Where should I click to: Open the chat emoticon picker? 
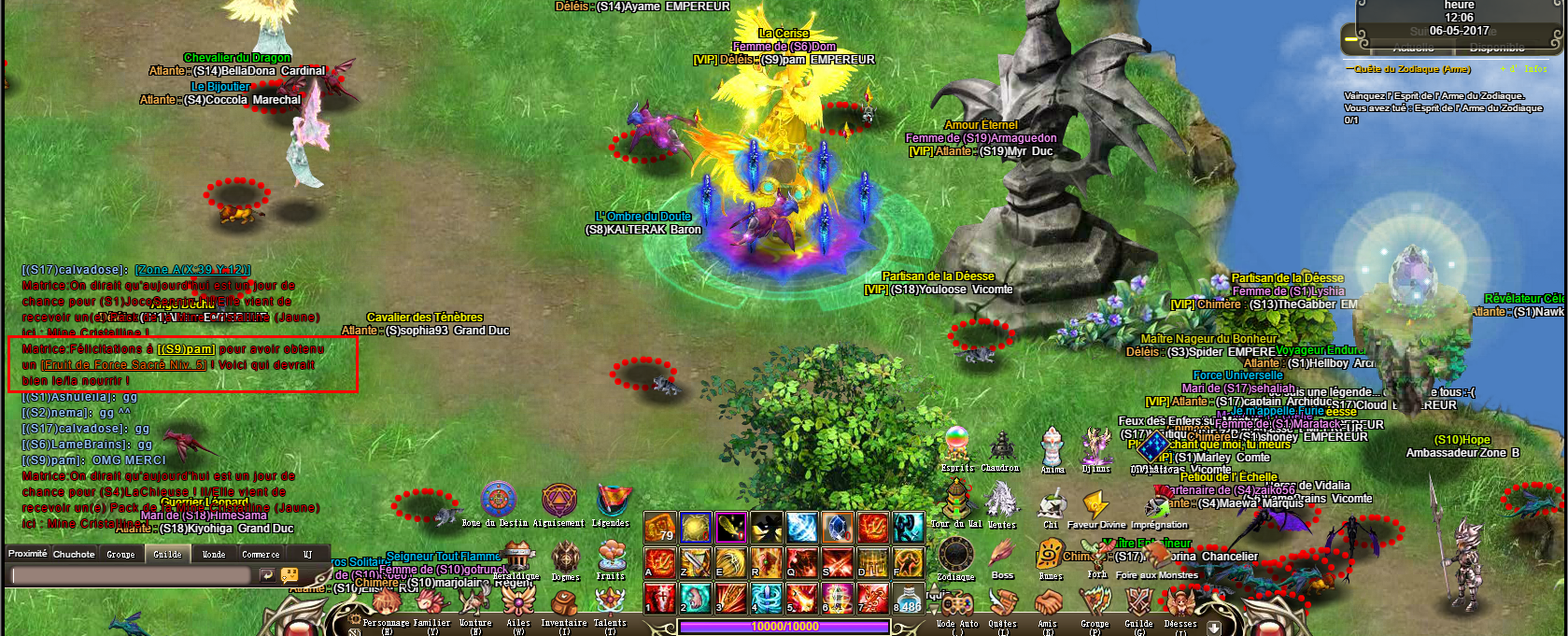tap(290, 576)
